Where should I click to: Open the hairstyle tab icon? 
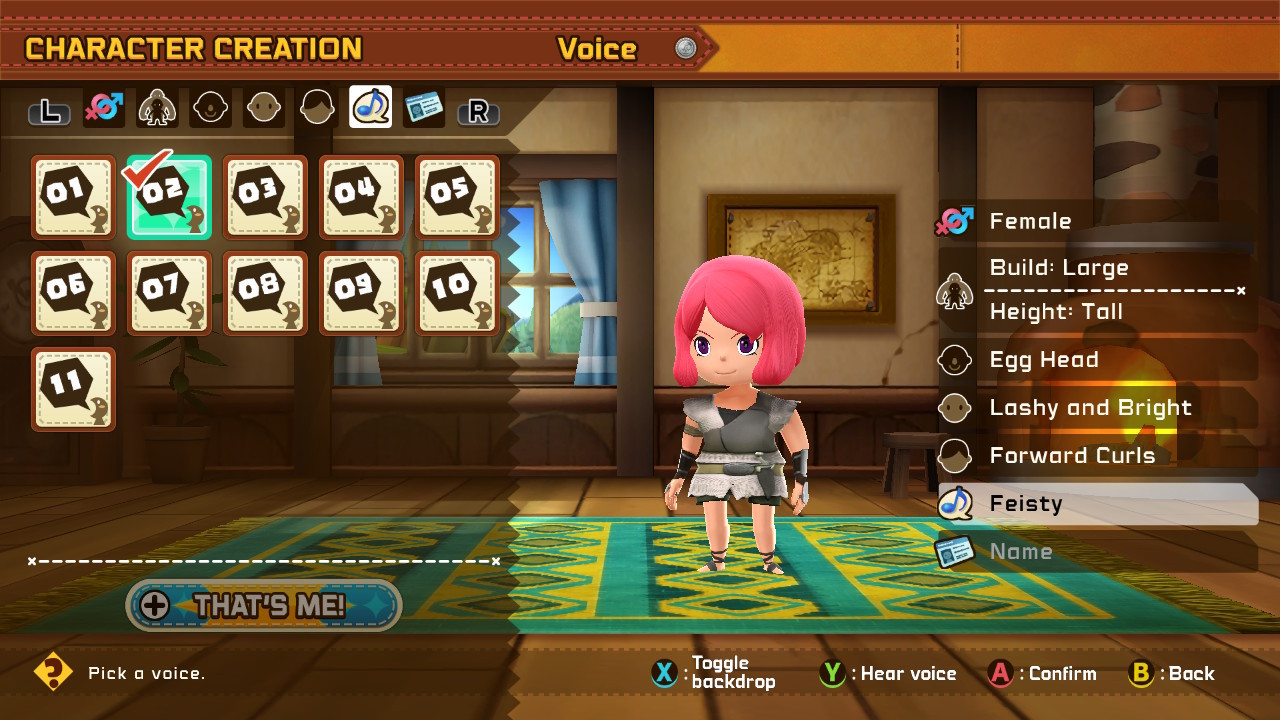(317, 108)
